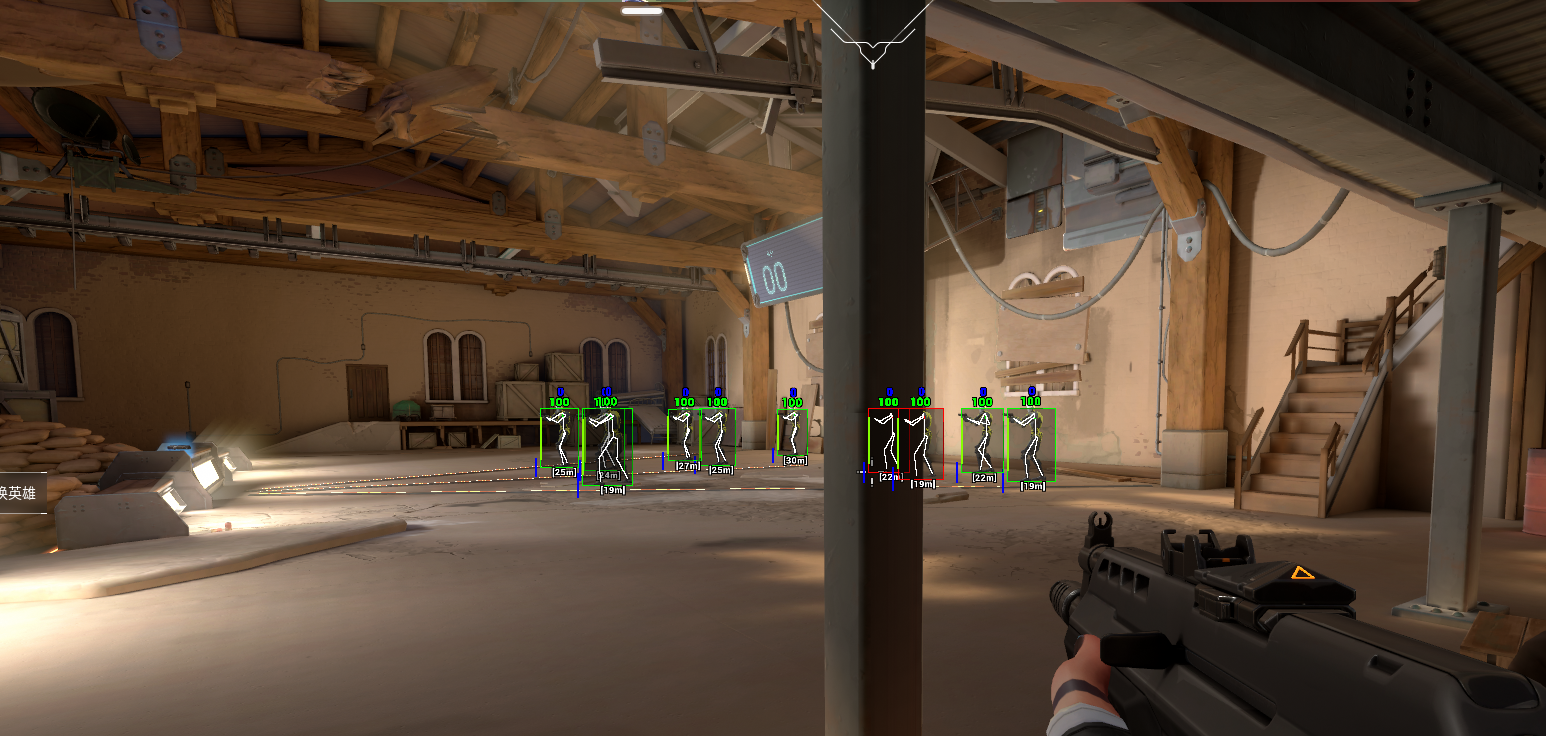The width and height of the screenshot is (1546, 736).
Task: Click the 换英雄 change-agent button
Action: pyautogui.click(x=20, y=492)
